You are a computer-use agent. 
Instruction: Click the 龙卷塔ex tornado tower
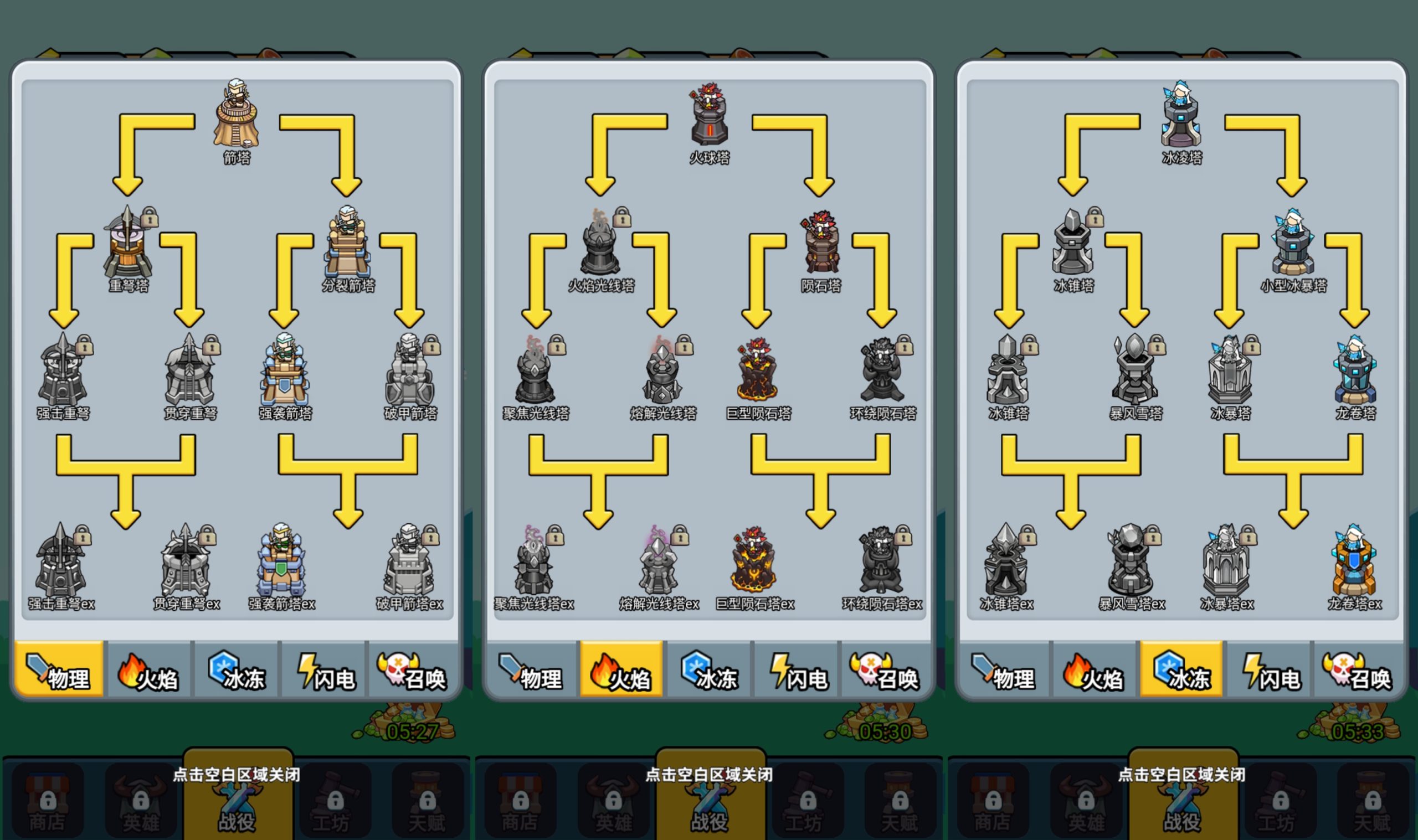point(1354,561)
